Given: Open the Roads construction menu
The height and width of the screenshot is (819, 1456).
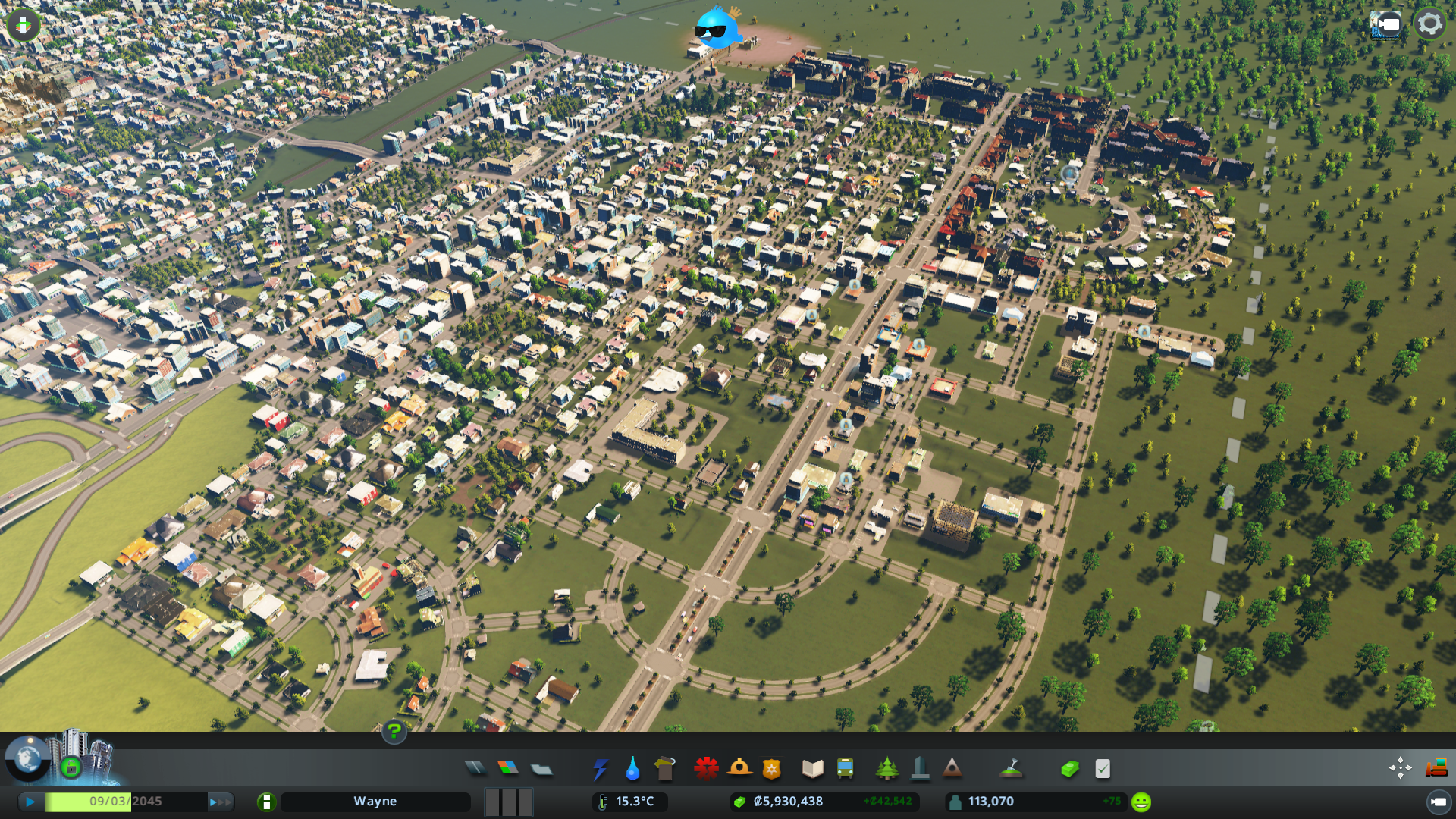Looking at the screenshot, I should point(475,768).
